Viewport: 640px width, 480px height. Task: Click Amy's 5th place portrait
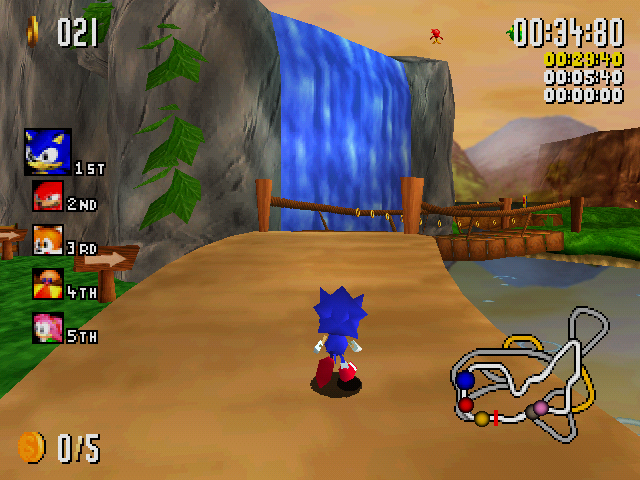[x=47, y=328]
